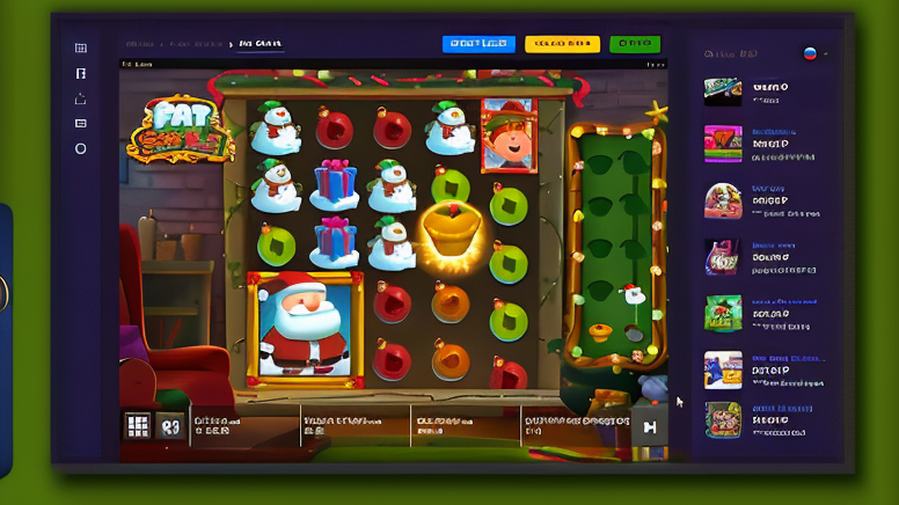Click the topmost icon in the left sidebar
899x505 pixels.
[81, 48]
